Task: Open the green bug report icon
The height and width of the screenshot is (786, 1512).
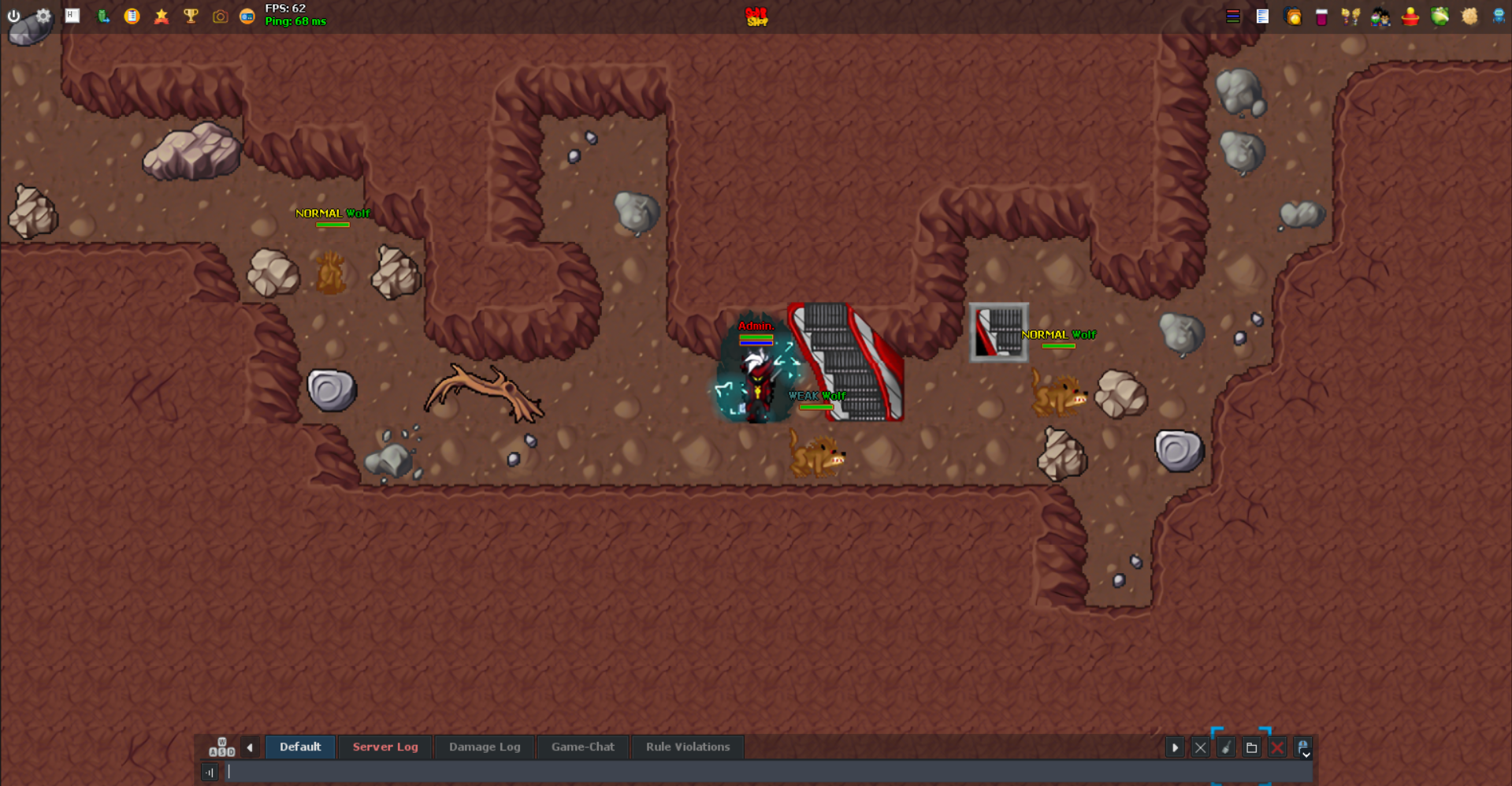Action: 102,16
